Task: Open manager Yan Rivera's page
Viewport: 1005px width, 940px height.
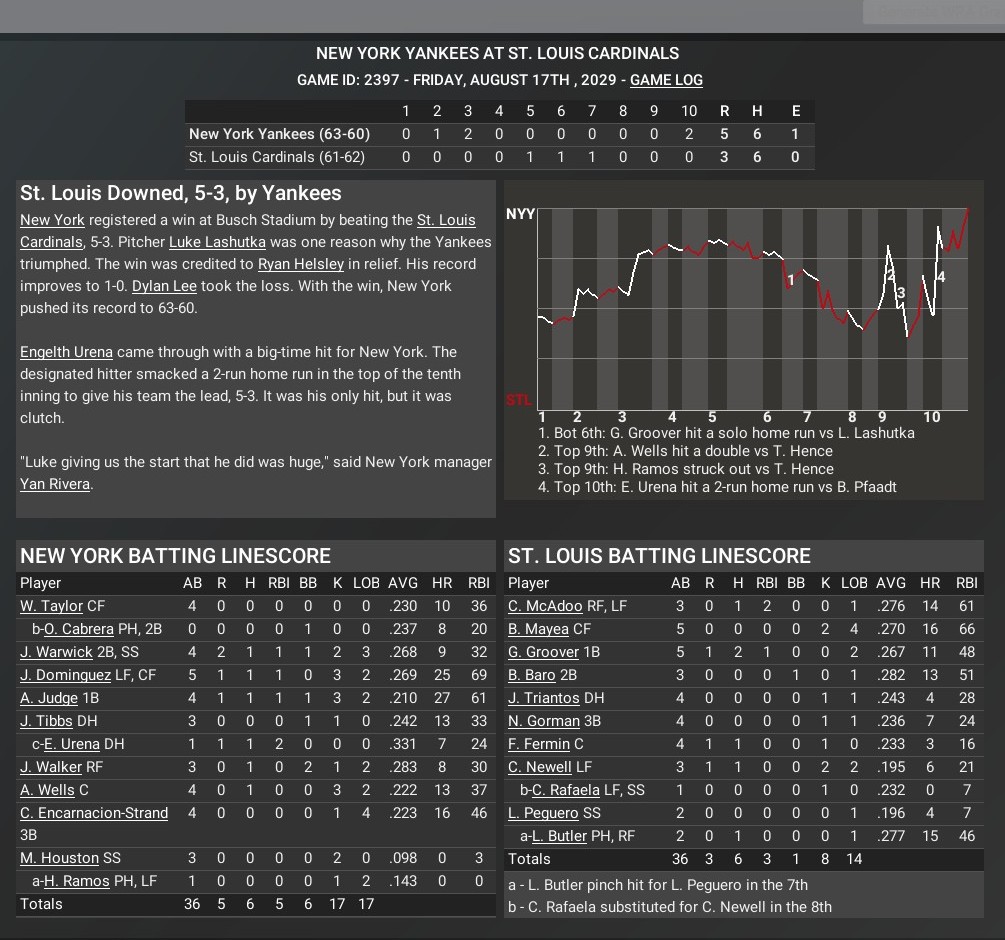Action: [55, 484]
